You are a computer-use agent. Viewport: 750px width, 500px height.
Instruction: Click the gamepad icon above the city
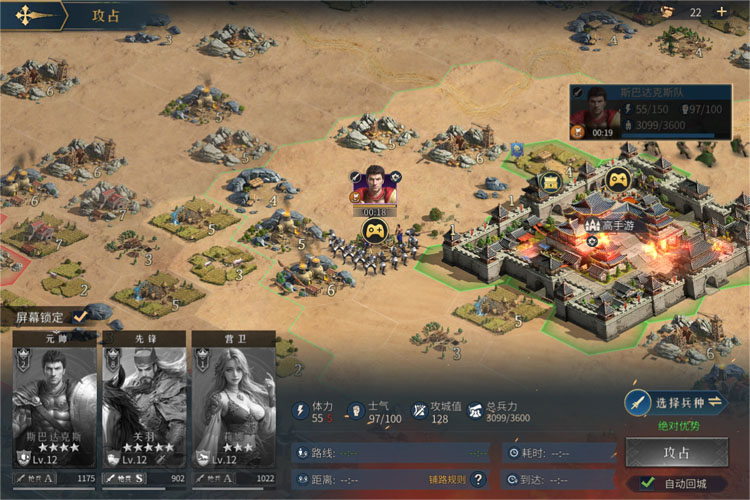coord(617,180)
